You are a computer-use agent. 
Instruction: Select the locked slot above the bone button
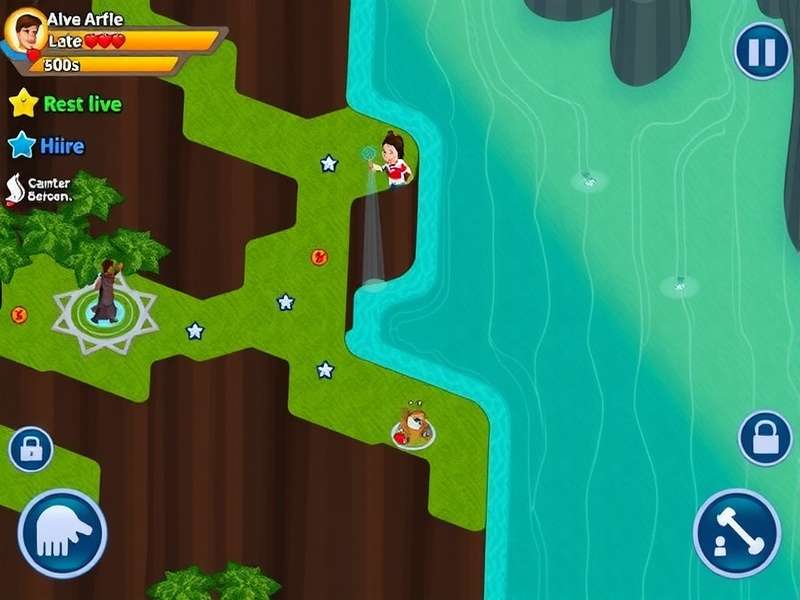[x=765, y=438]
